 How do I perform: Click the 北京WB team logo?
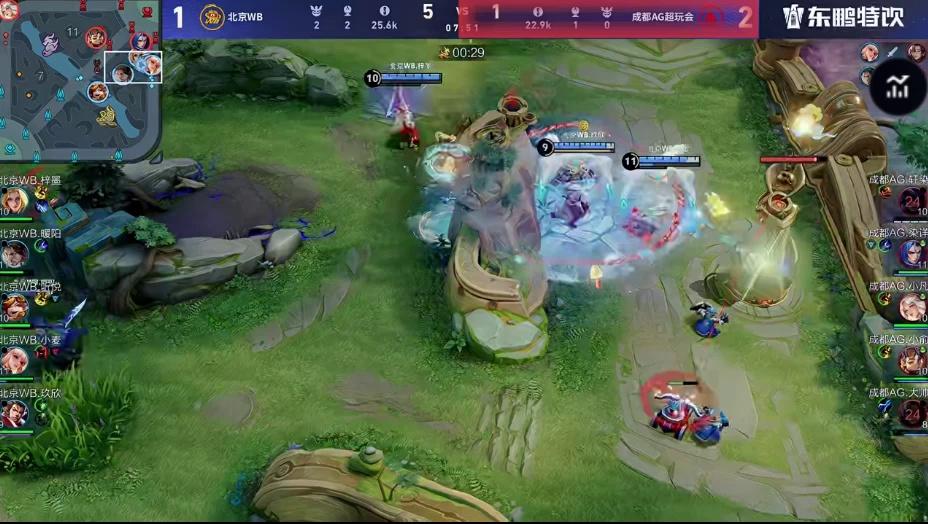pyautogui.click(x=212, y=17)
